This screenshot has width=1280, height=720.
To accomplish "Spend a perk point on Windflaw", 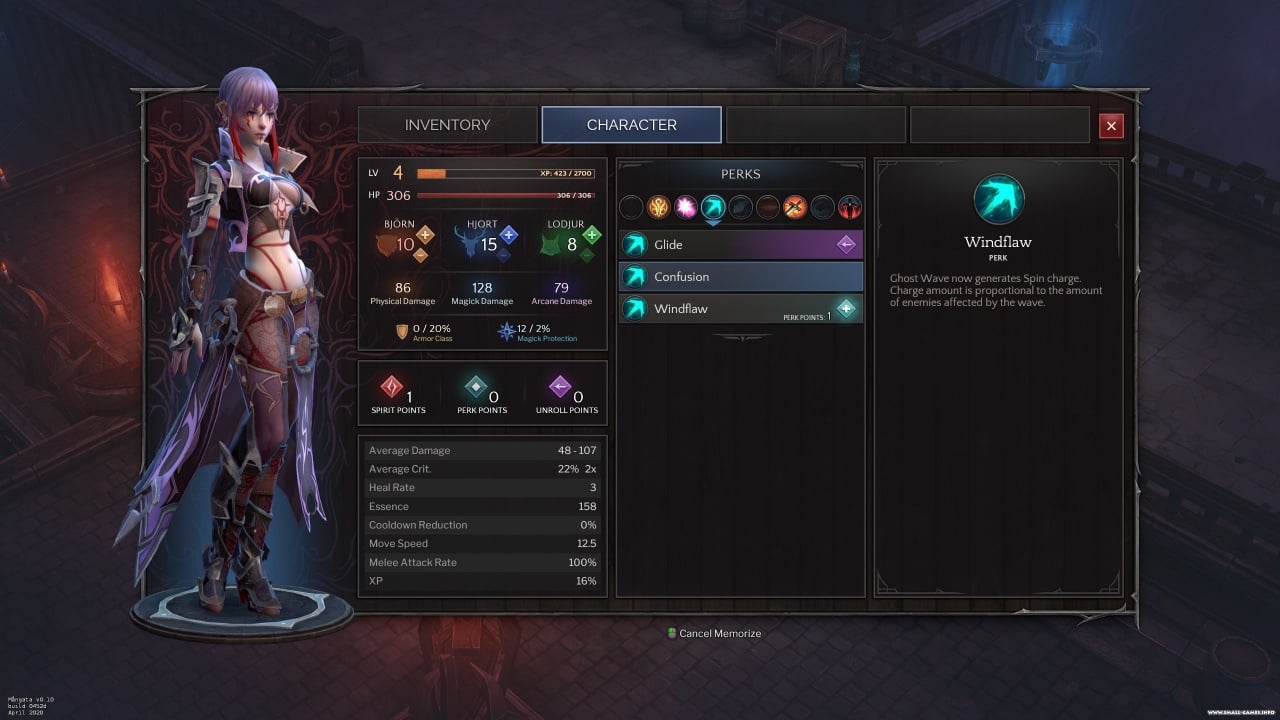I will tap(846, 309).
